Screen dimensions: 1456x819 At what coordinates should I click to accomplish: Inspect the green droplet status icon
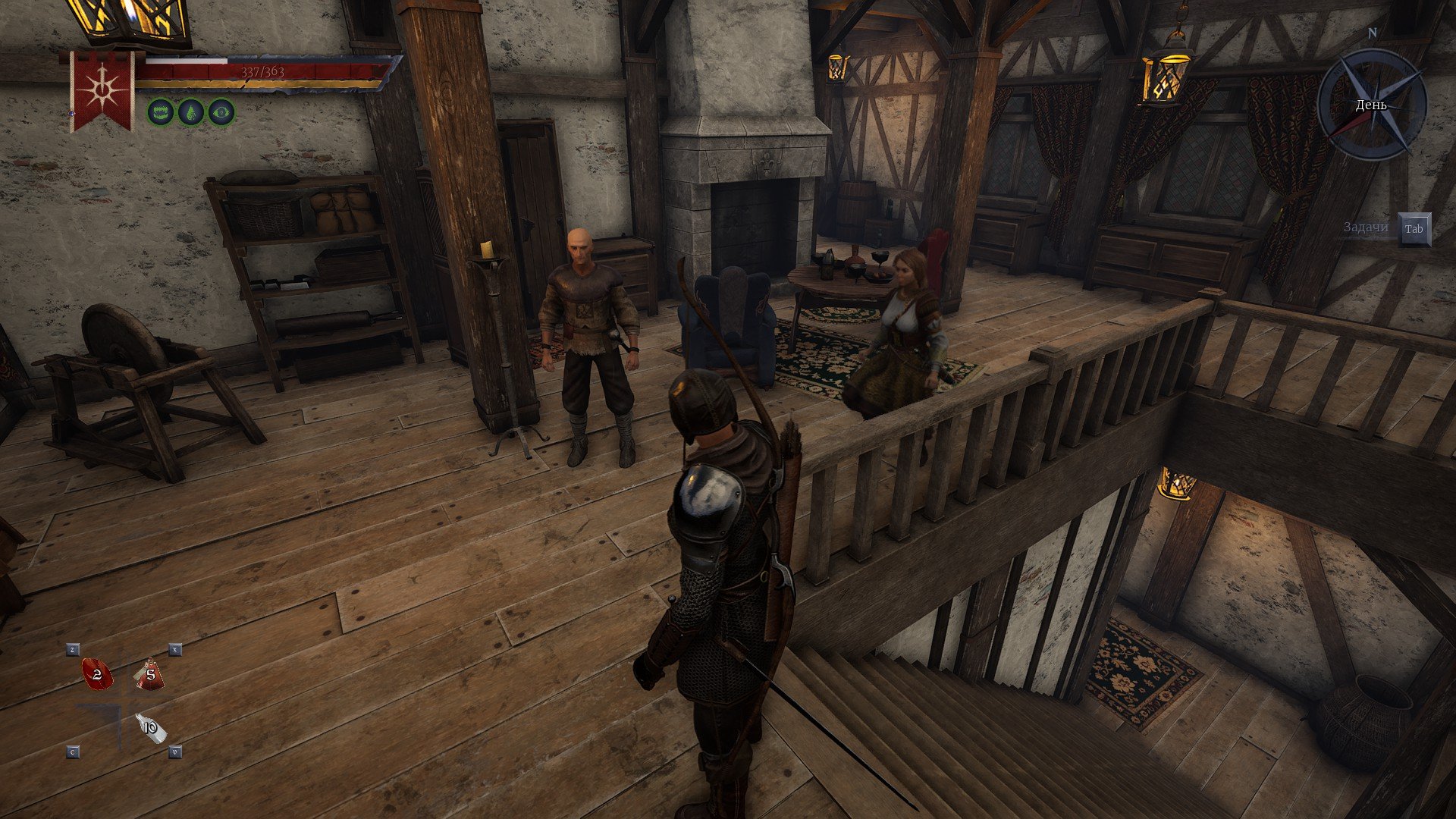pyautogui.click(x=191, y=112)
